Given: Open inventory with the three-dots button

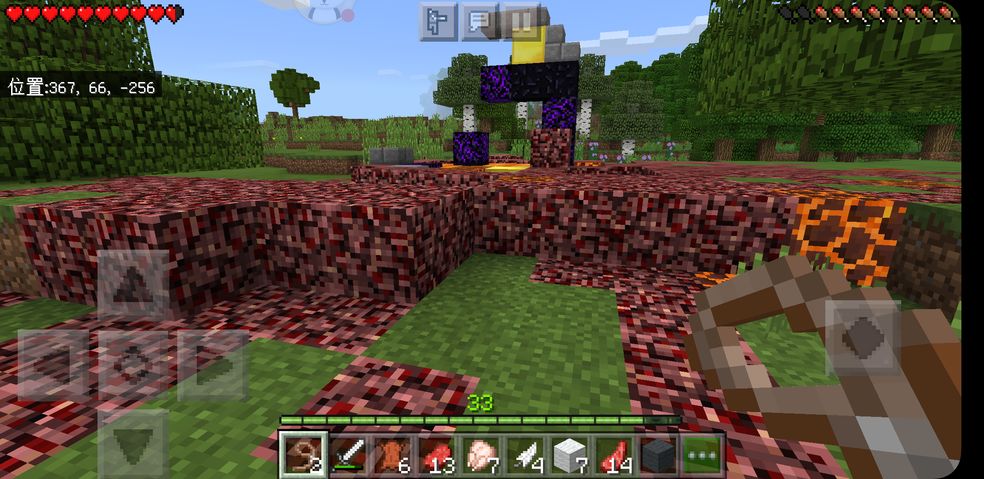Looking at the screenshot, I should [703, 455].
